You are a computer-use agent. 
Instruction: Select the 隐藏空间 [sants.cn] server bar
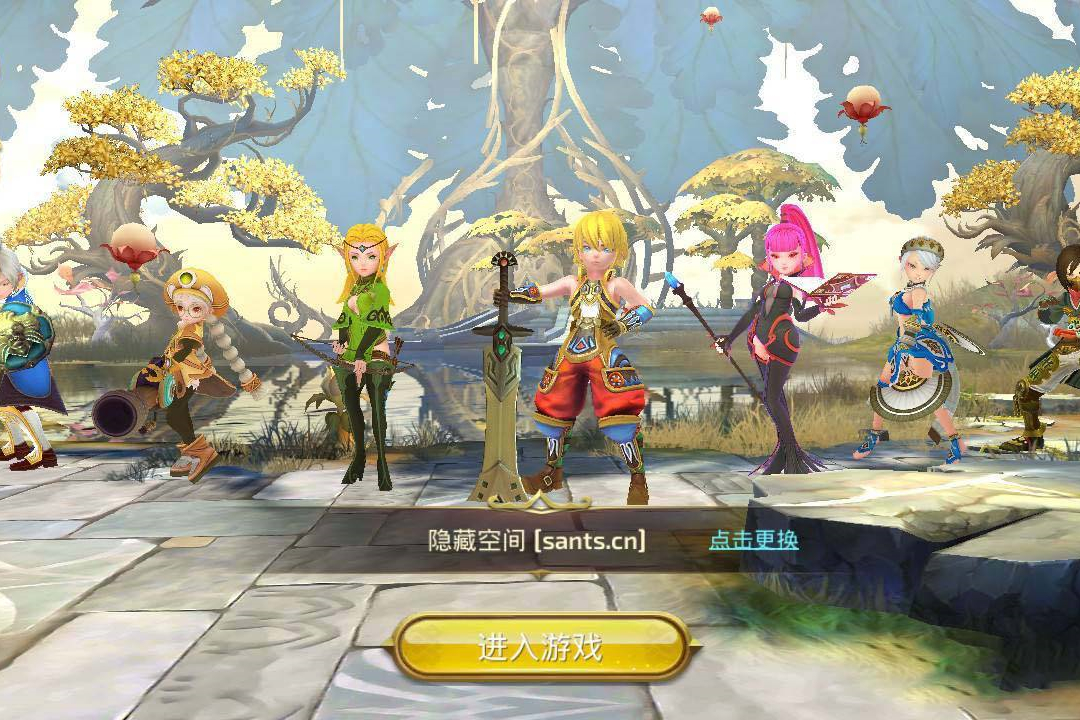536,541
